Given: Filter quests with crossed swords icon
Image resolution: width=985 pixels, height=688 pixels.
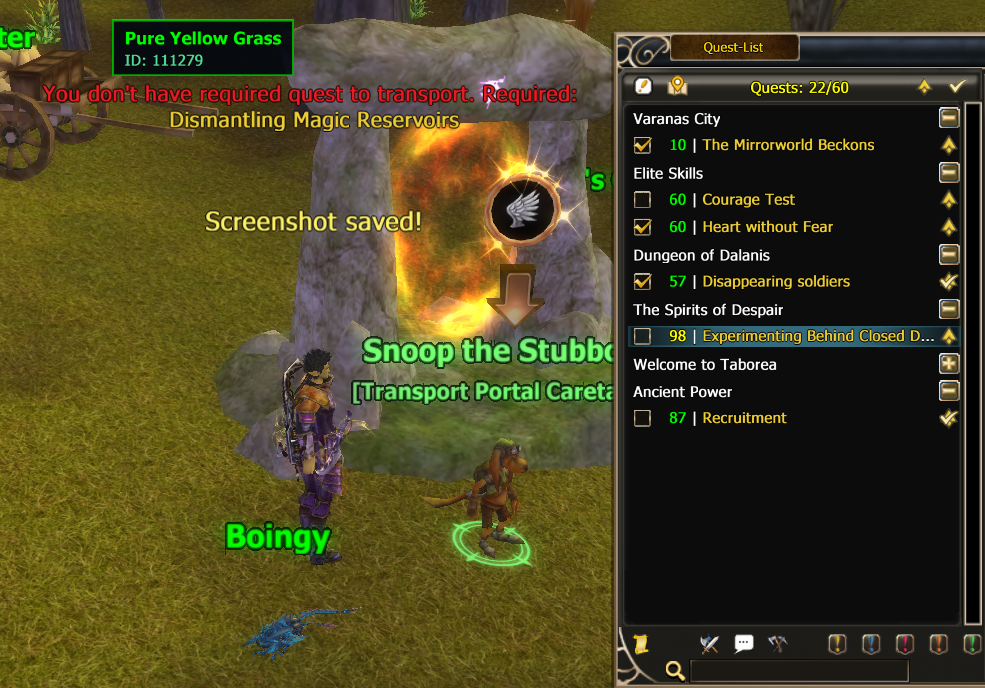Looking at the screenshot, I should [x=710, y=643].
